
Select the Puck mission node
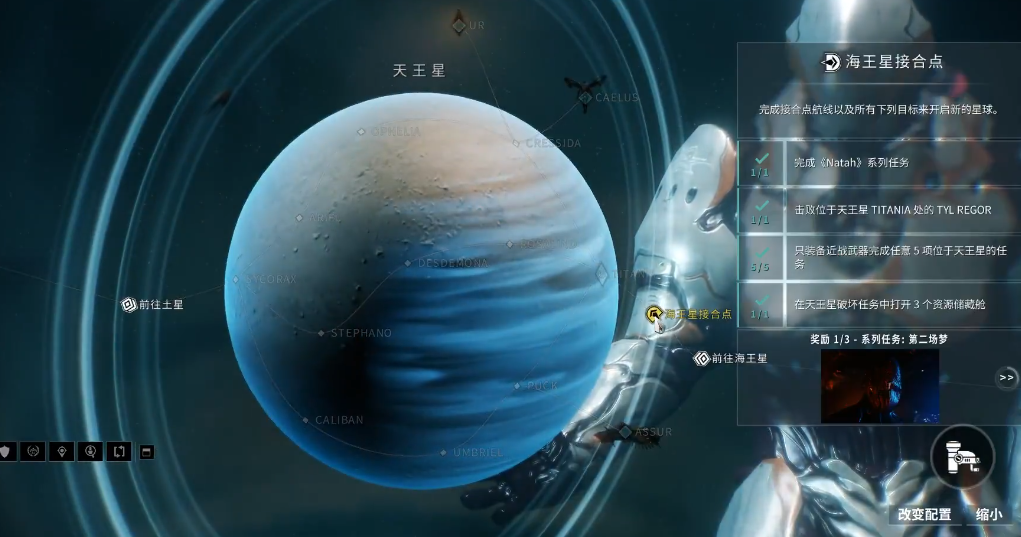pyautogui.click(x=517, y=385)
